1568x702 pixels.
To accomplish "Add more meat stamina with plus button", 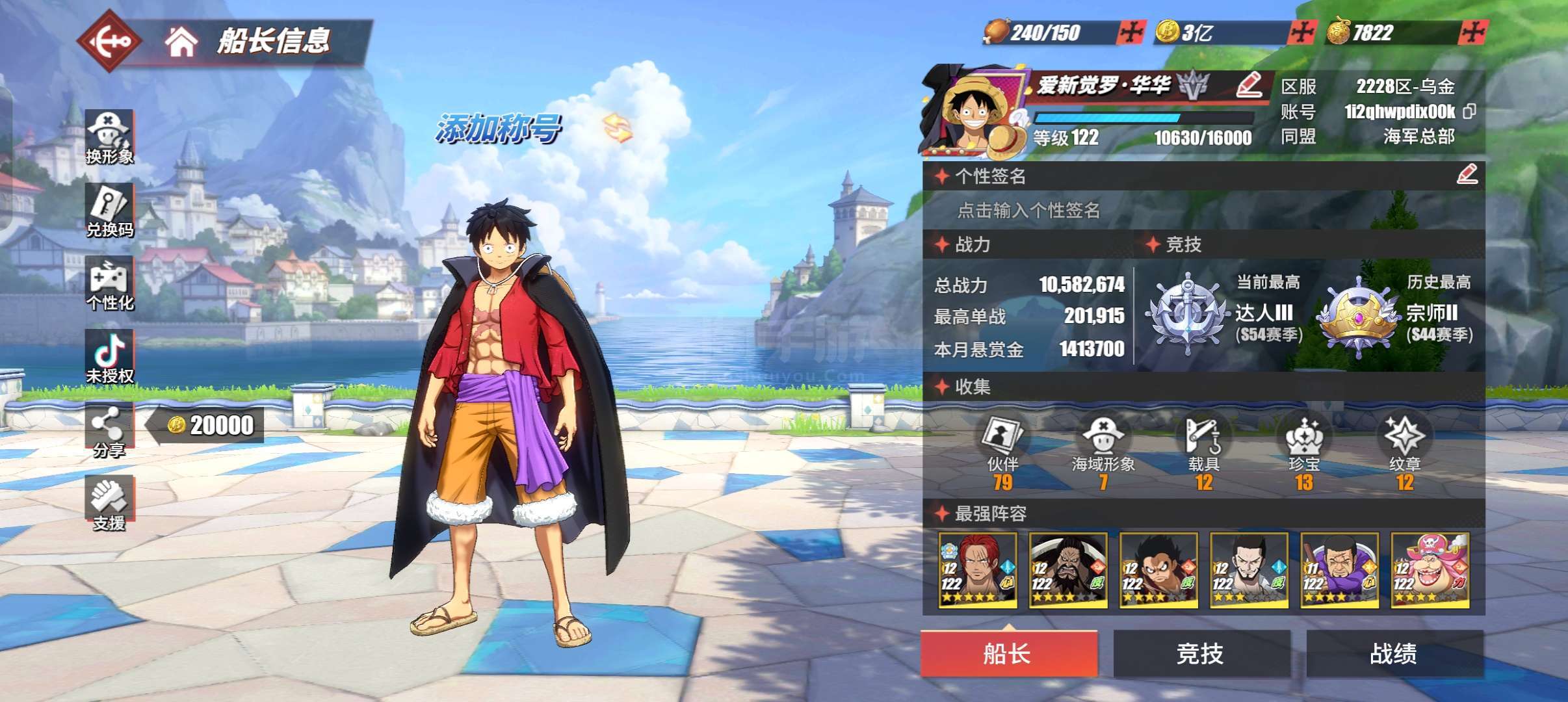I will click(x=1130, y=32).
